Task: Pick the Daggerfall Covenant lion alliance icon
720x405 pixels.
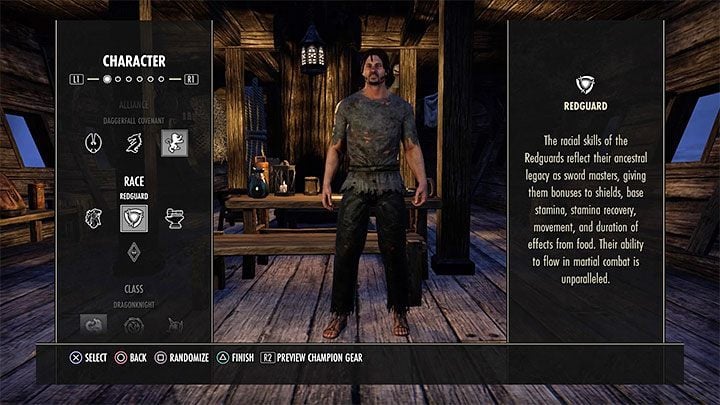Action: 174,143
